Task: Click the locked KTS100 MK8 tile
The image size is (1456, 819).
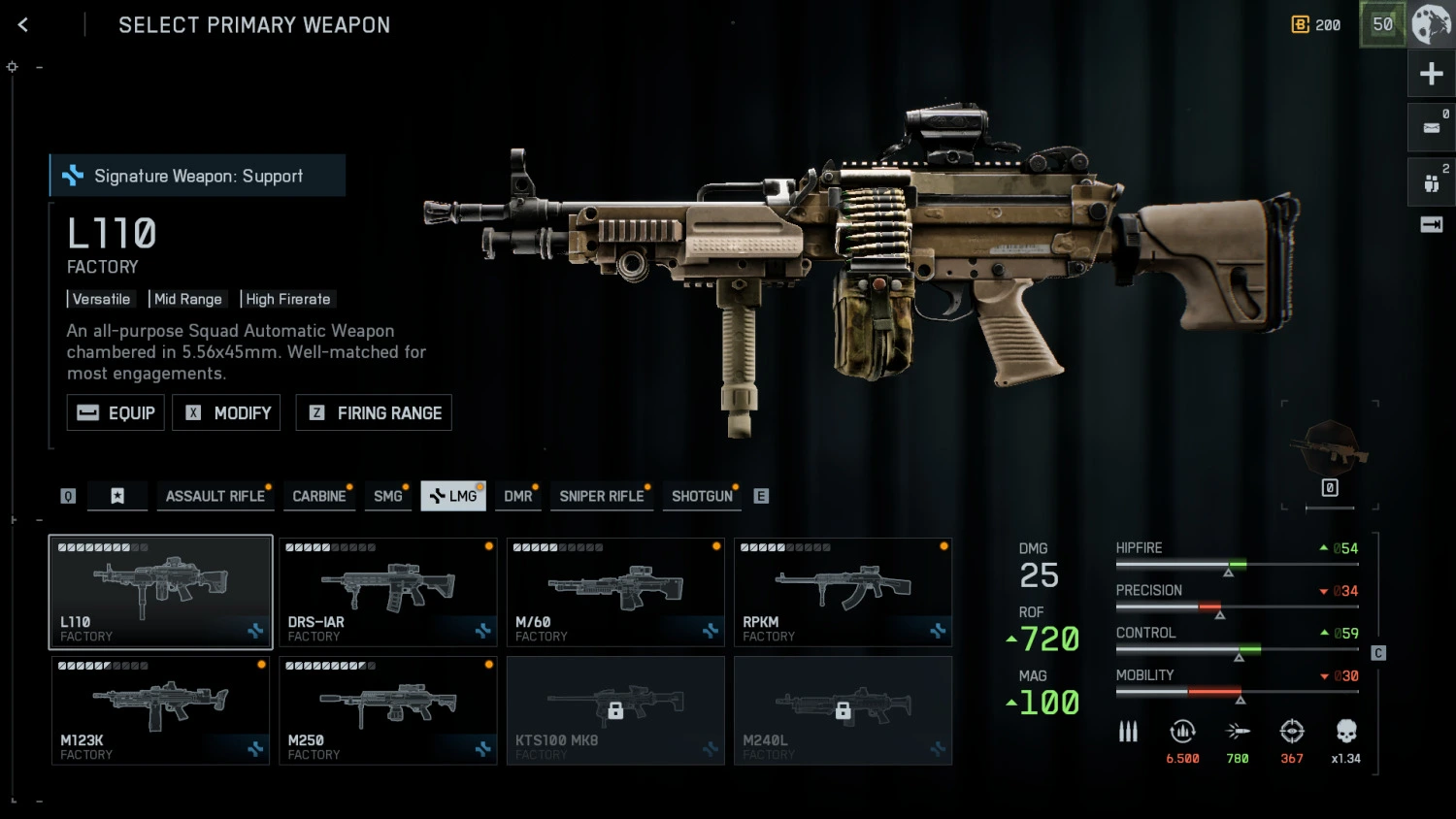Action: click(x=615, y=710)
